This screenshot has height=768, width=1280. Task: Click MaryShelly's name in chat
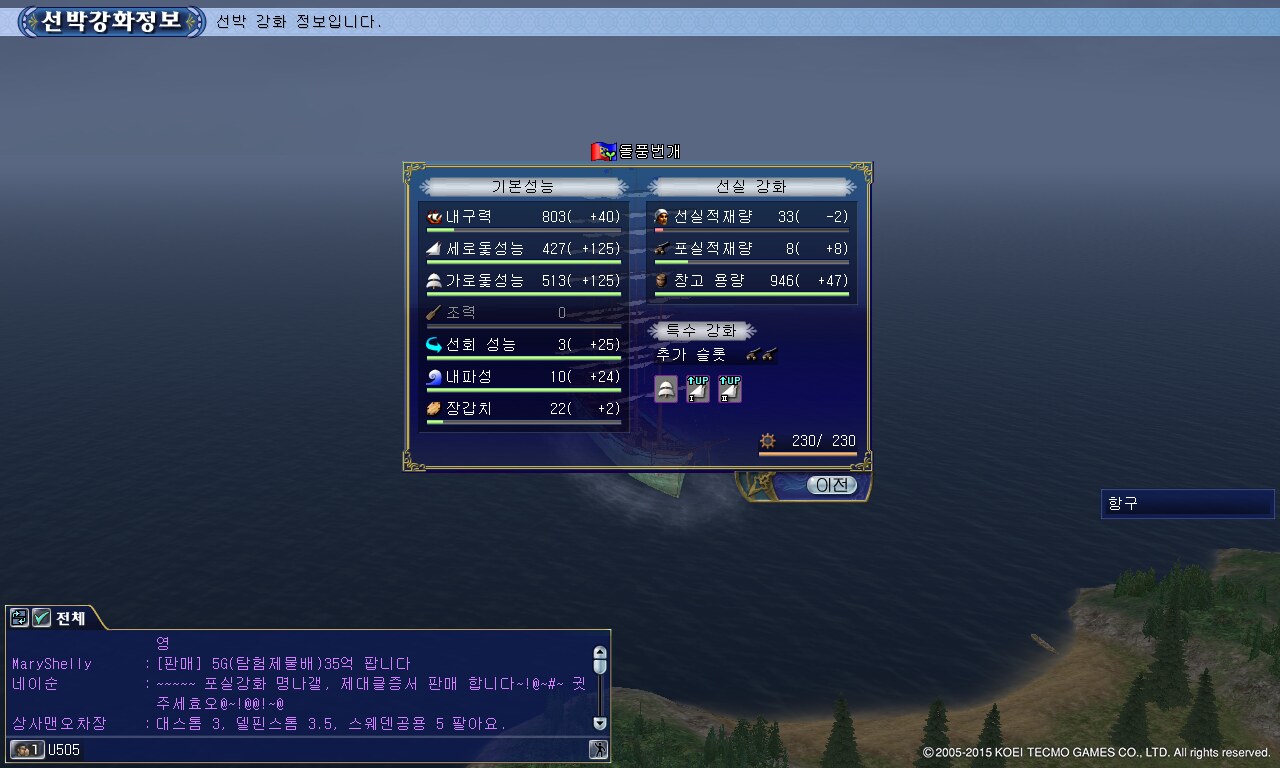(x=51, y=664)
